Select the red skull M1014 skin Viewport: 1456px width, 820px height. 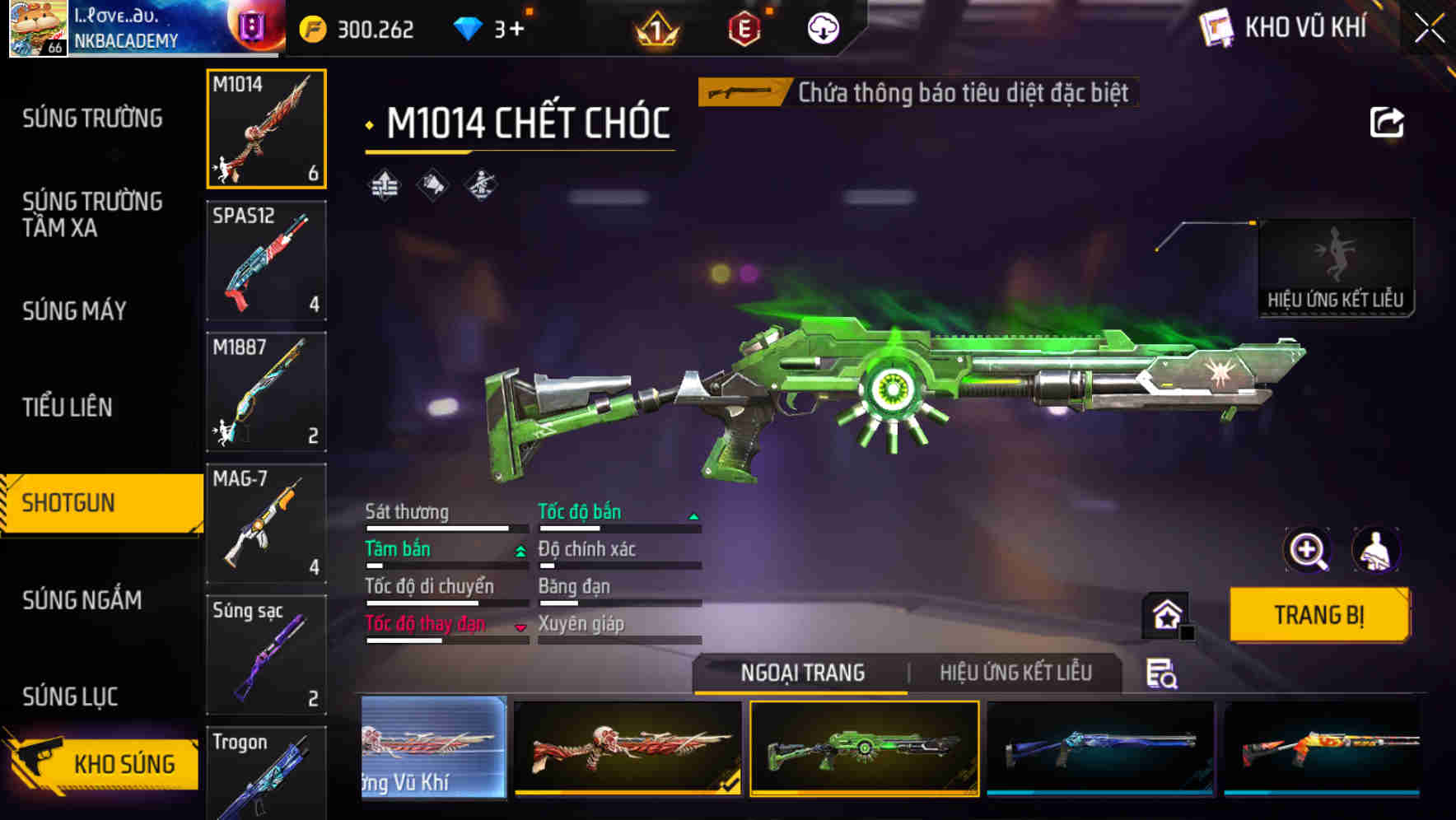click(x=628, y=748)
